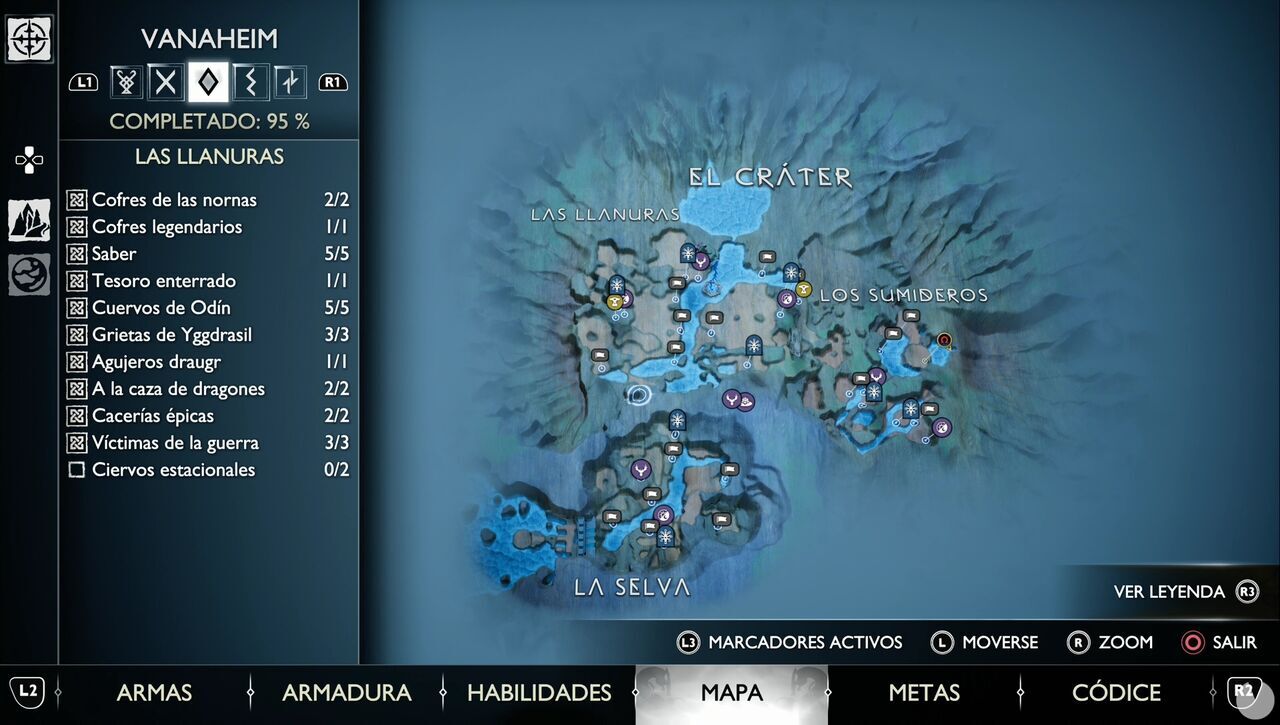Viewport: 1280px width, 725px height.
Task: Click the zigzag rune filter icon
Action: pyautogui.click(x=249, y=82)
